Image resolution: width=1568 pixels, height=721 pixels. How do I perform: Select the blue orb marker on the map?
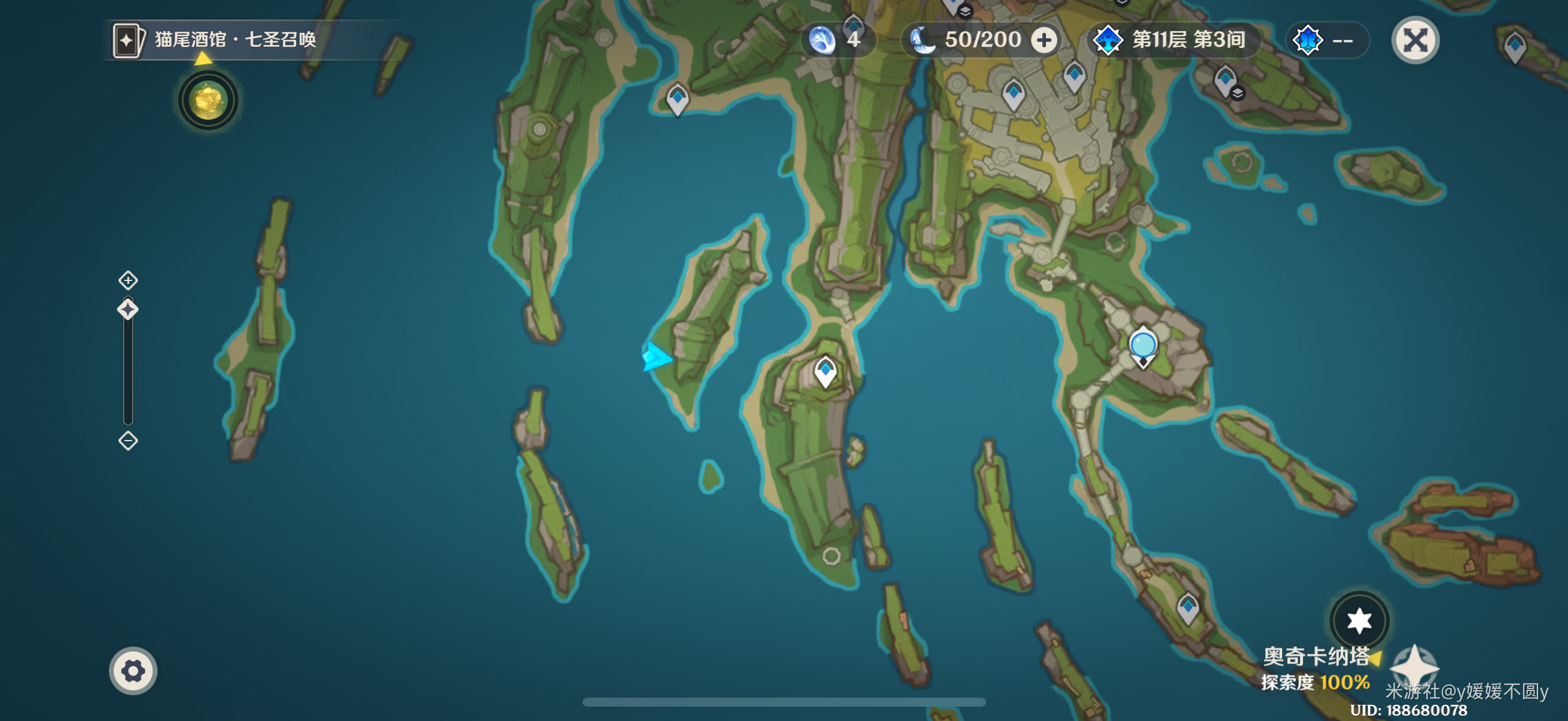tap(1143, 345)
